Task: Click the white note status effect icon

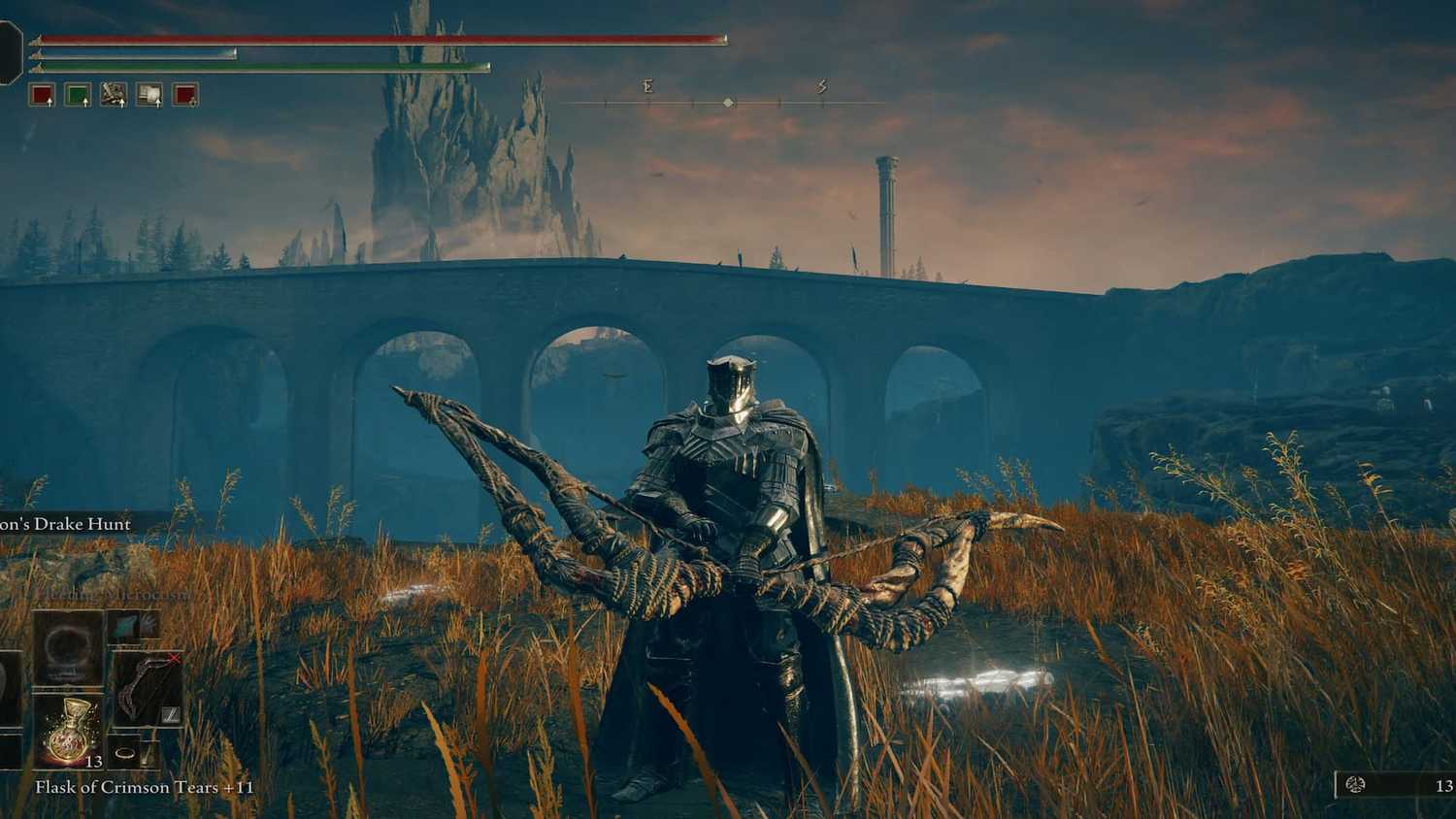Action: 149,92
